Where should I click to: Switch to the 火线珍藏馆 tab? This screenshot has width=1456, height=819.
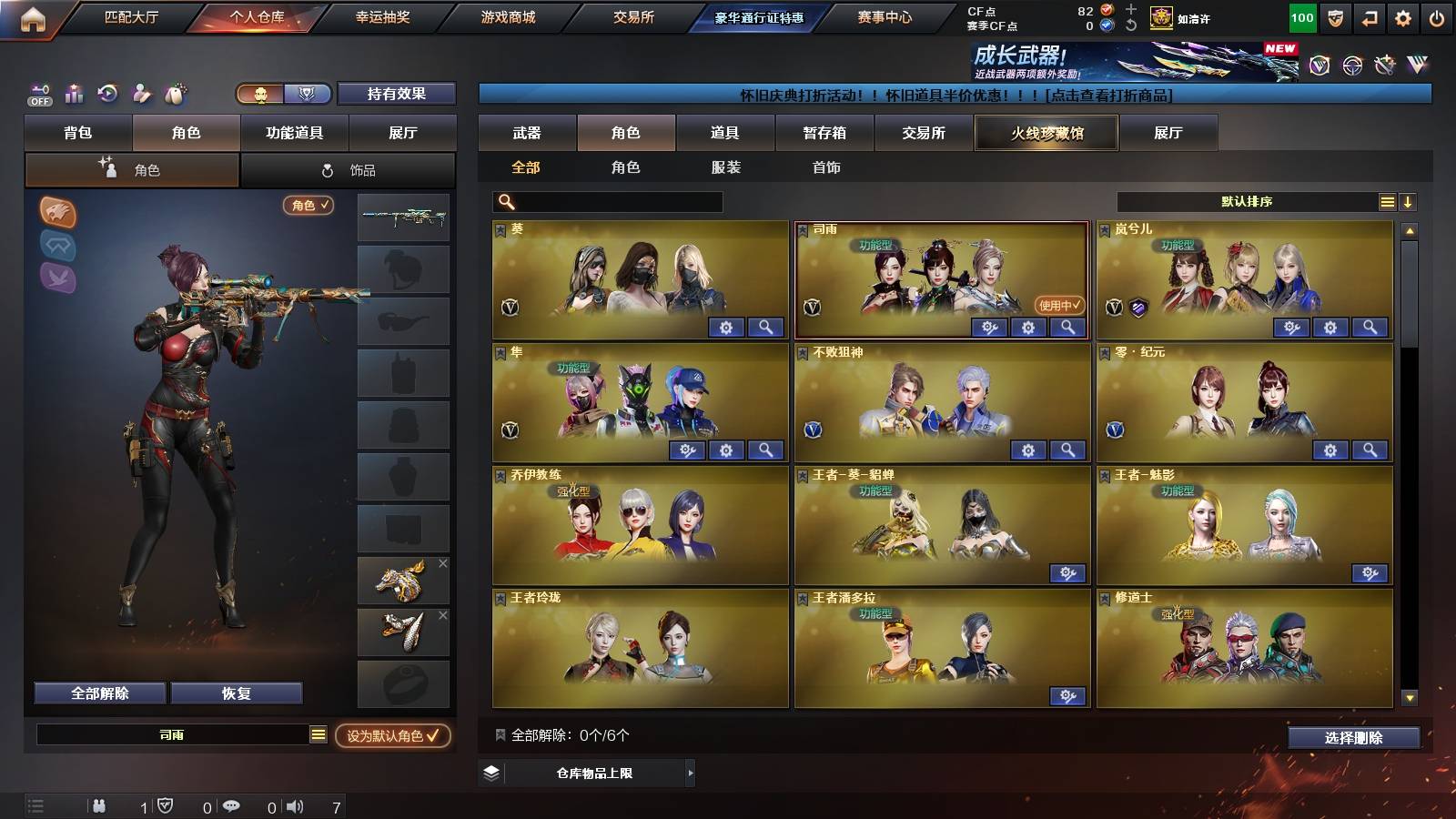click(x=1046, y=133)
